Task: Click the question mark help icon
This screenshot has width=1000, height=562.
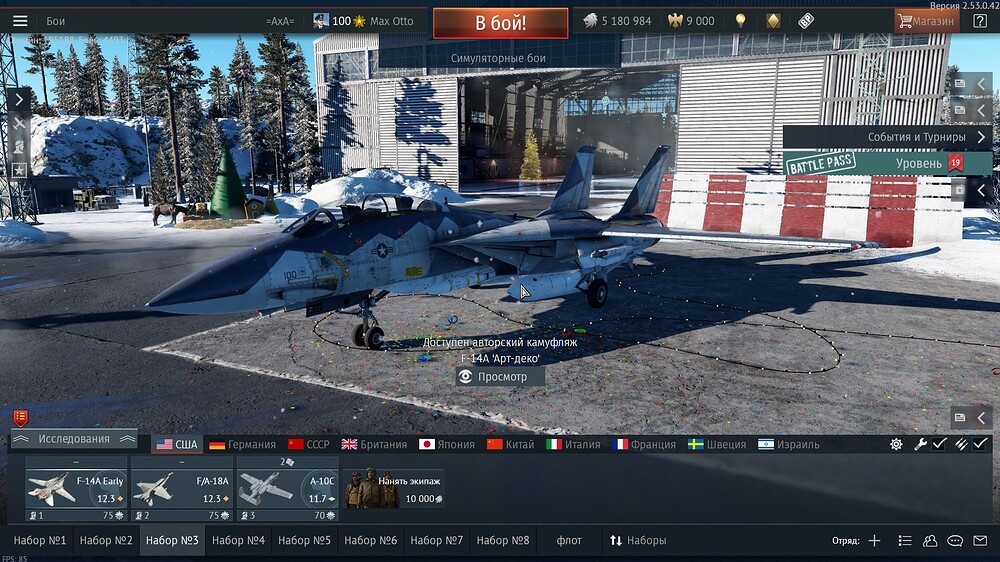Action: (980, 21)
